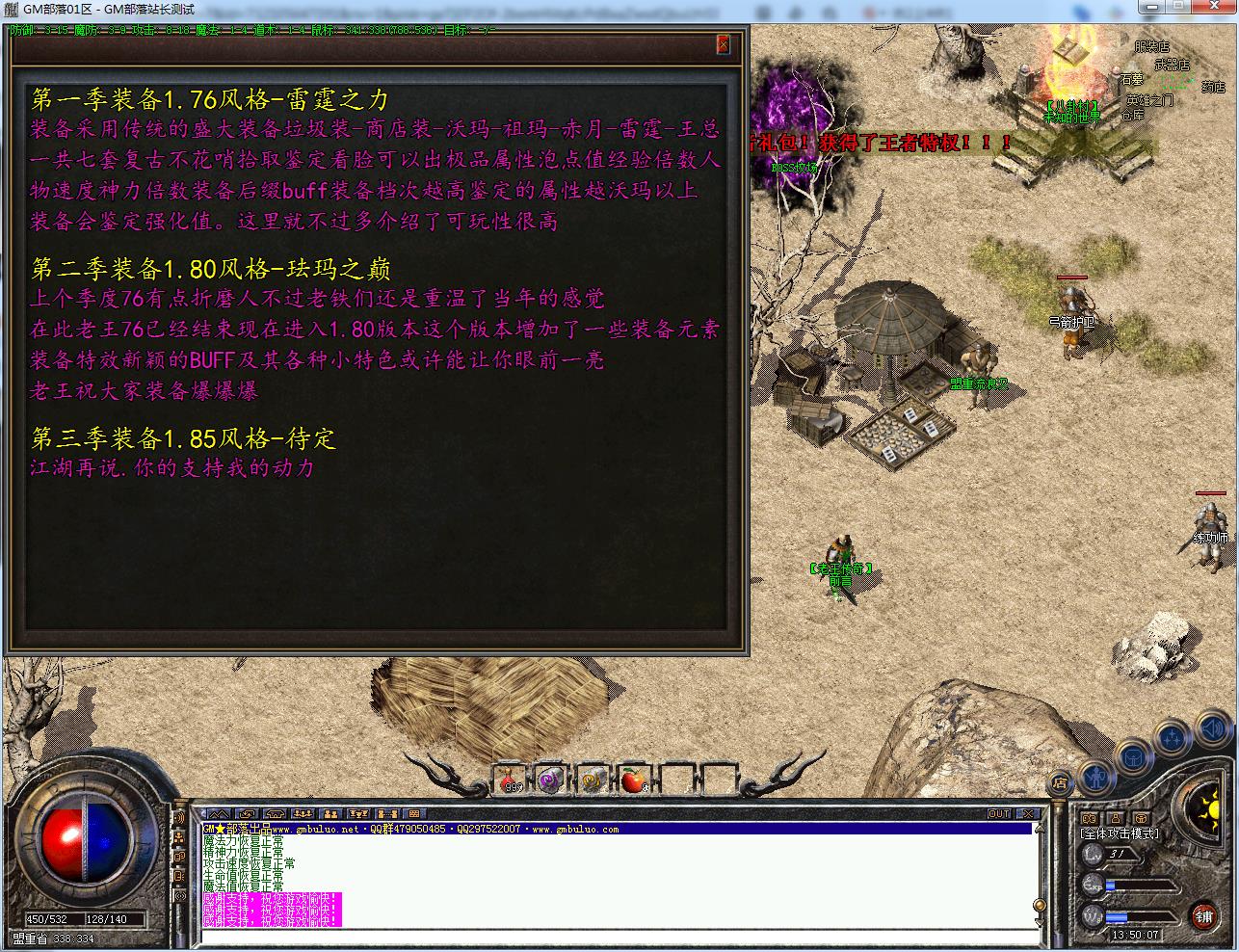The height and width of the screenshot is (952, 1239).
Task: Collapse the chat panel with the double-arrow icon
Action: point(218,814)
